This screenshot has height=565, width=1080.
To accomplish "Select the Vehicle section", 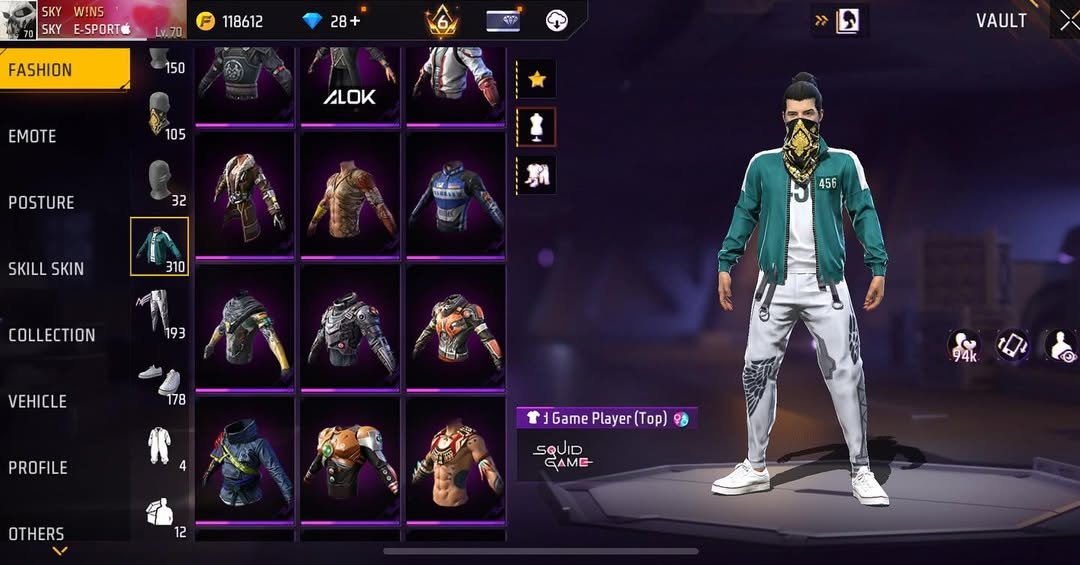I will coord(37,401).
